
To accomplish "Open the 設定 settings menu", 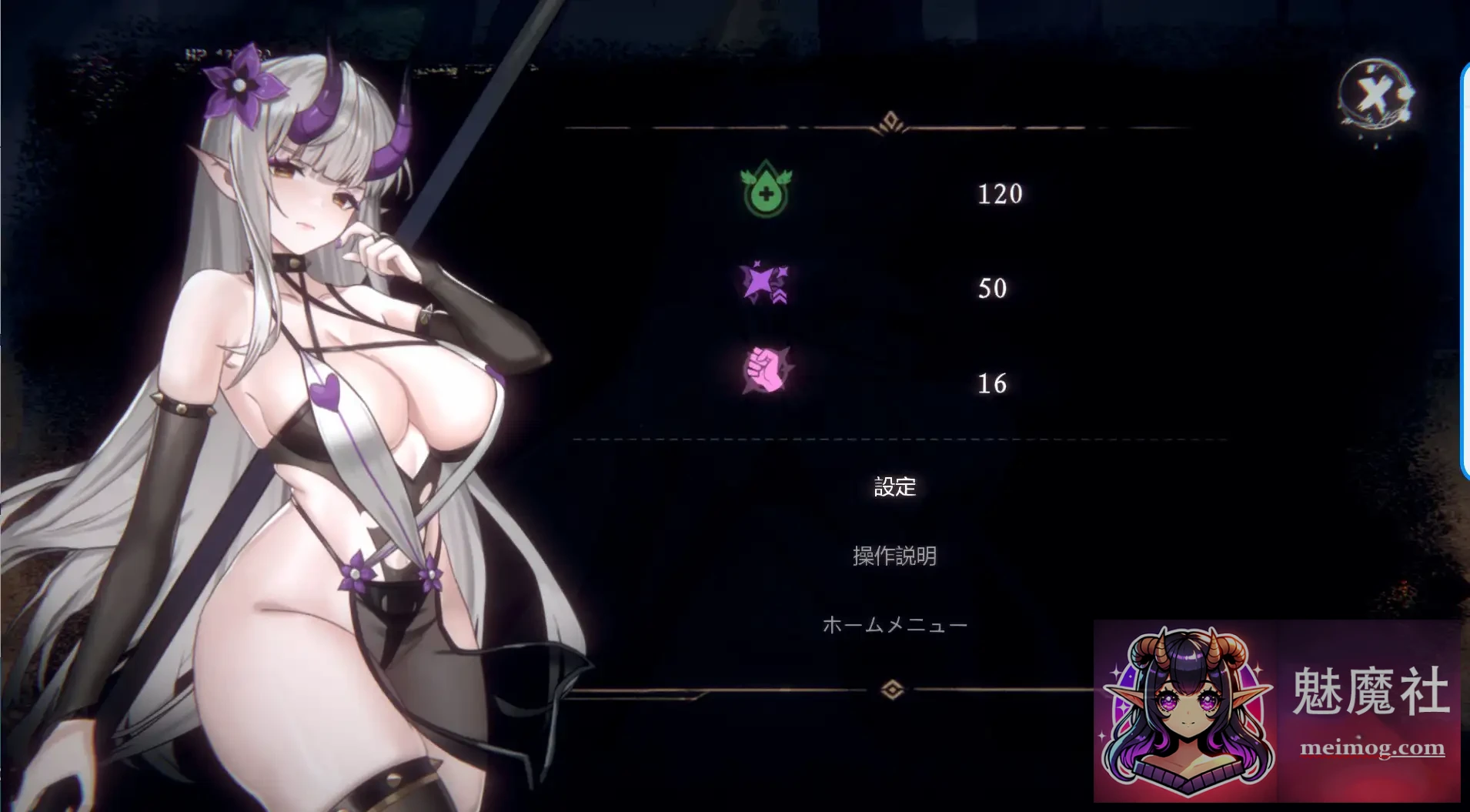I will point(894,486).
